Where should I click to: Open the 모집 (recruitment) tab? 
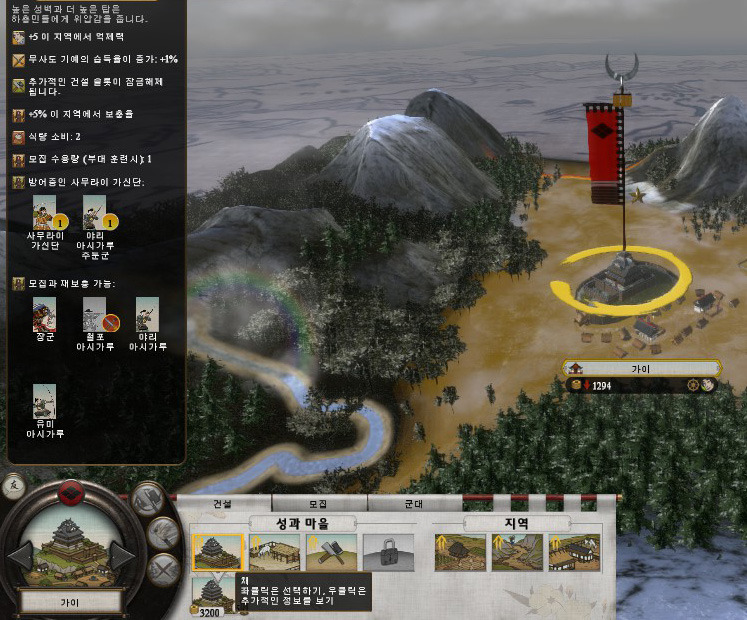point(318,503)
